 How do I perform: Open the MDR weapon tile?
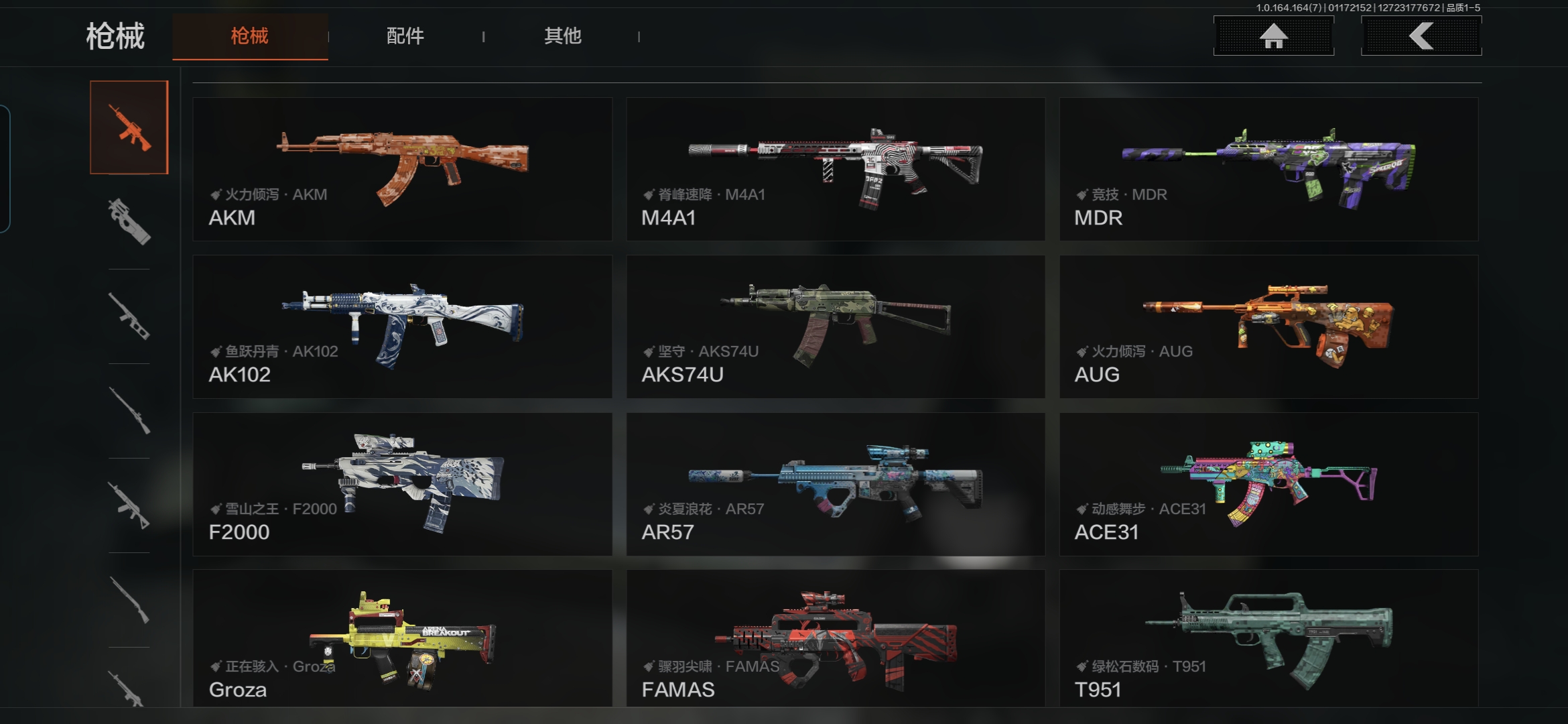click(1268, 169)
